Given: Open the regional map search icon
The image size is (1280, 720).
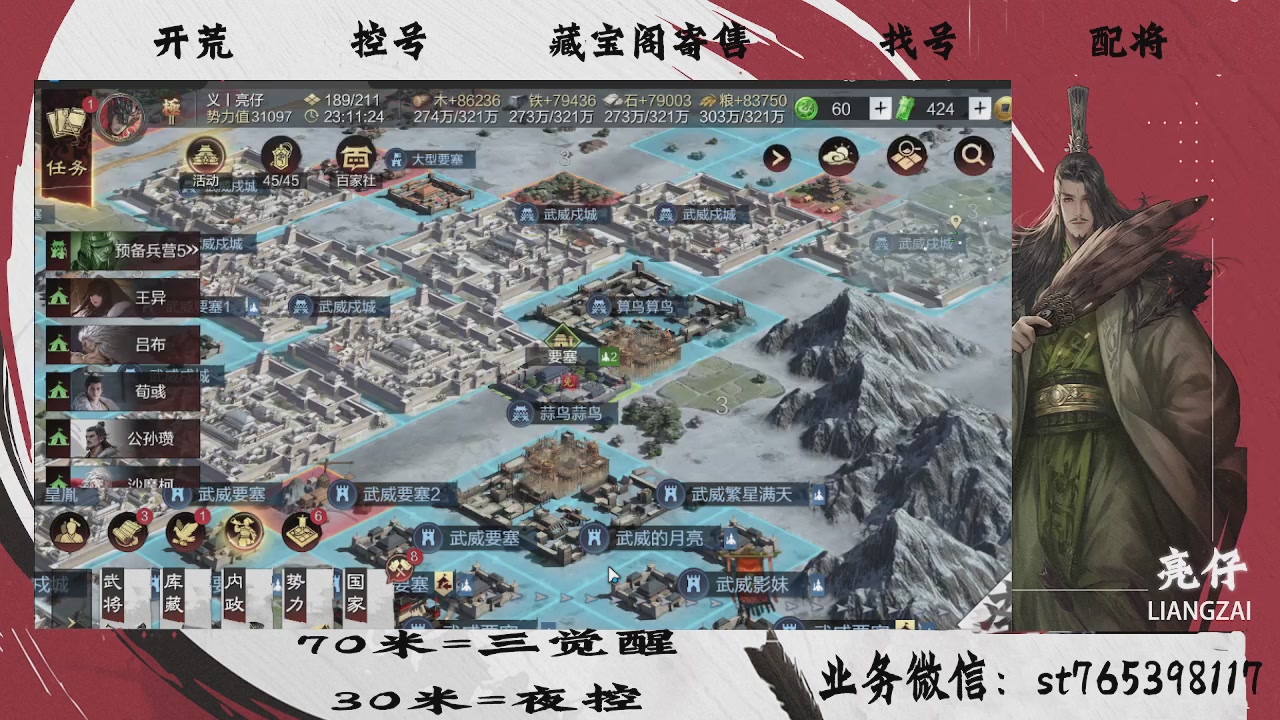Looking at the screenshot, I should click(907, 156).
